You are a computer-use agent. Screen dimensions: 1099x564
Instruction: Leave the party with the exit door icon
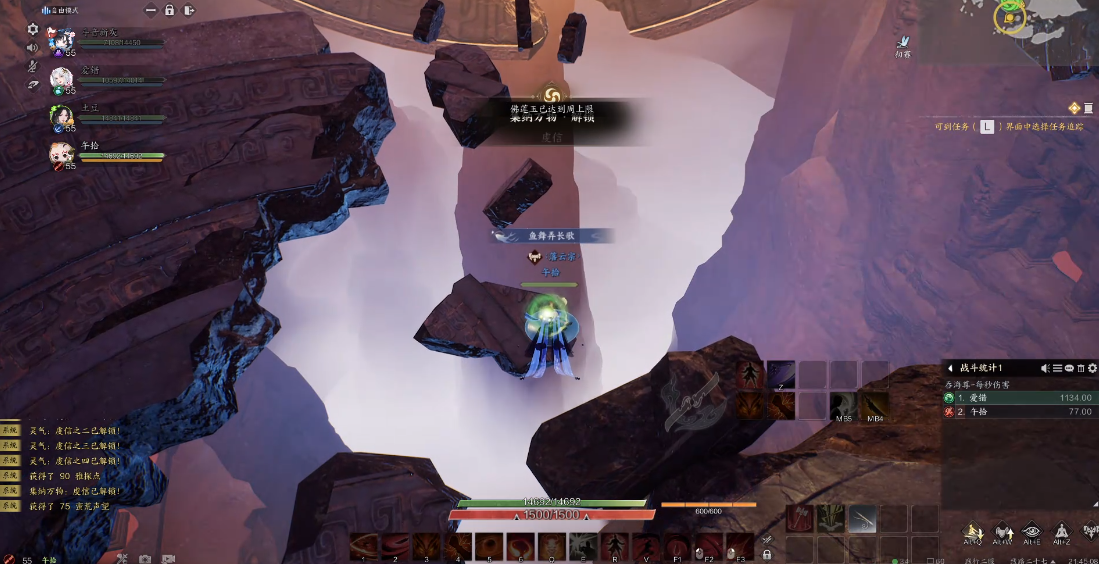(188, 10)
